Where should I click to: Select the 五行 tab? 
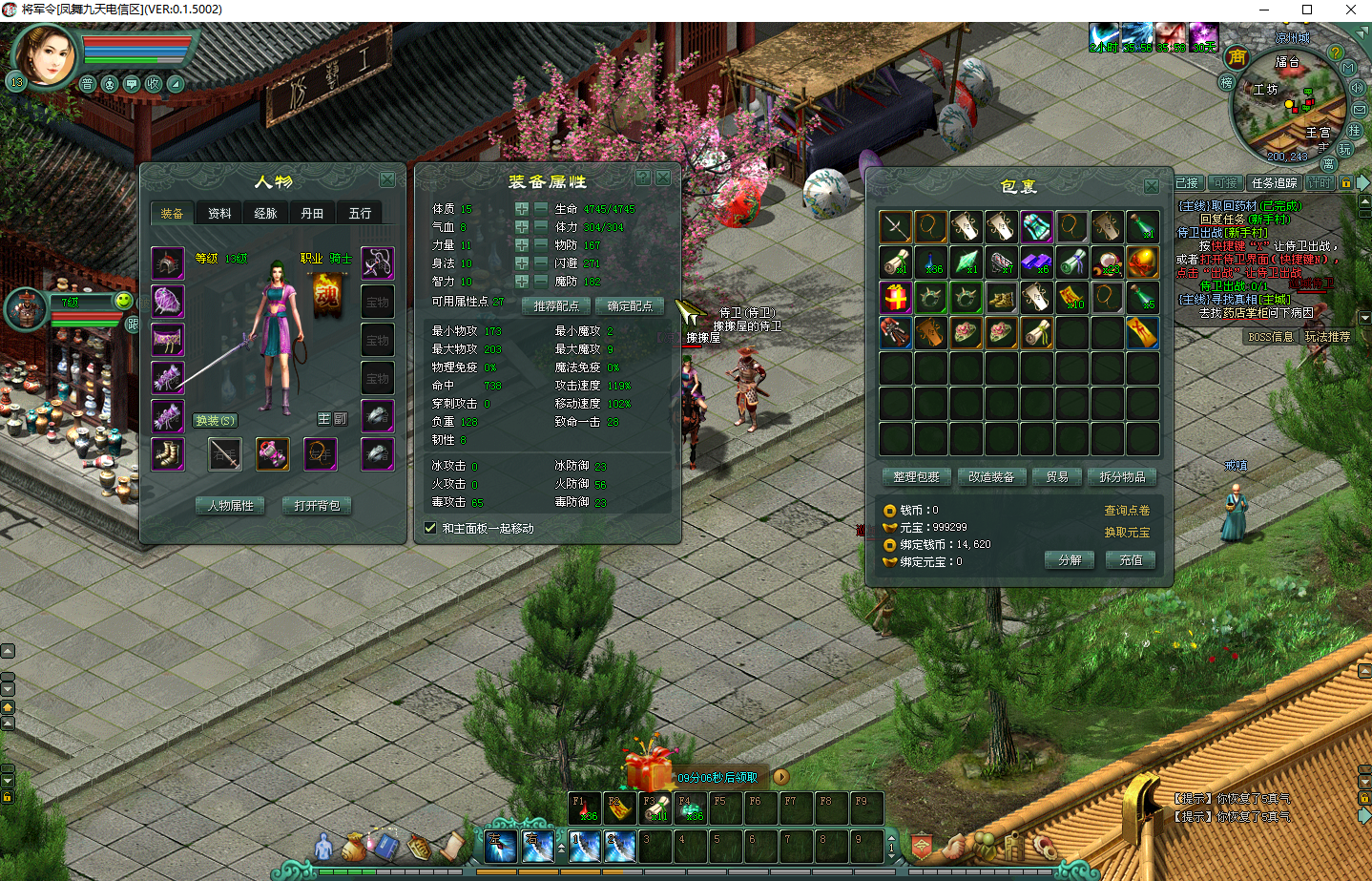(x=360, y=213)
